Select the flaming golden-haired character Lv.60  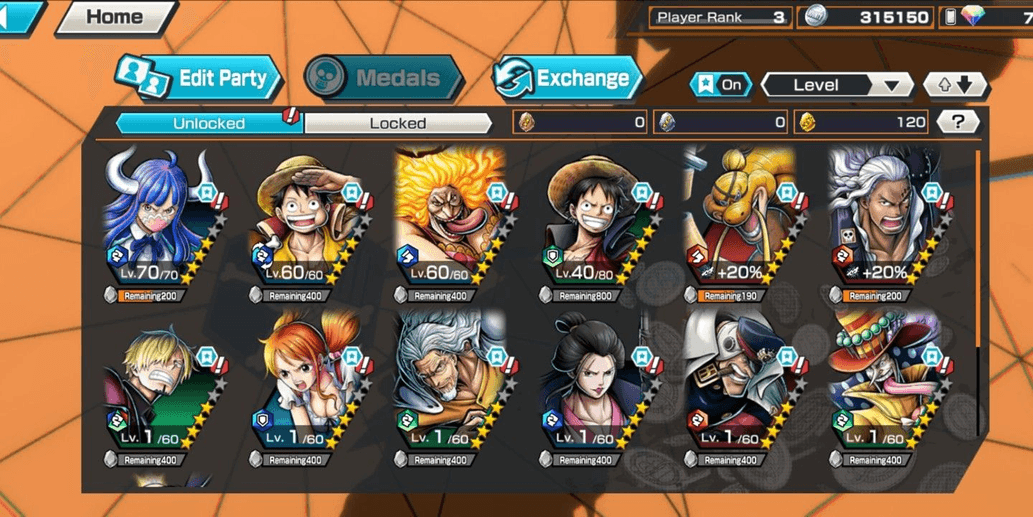click(448, 222)
